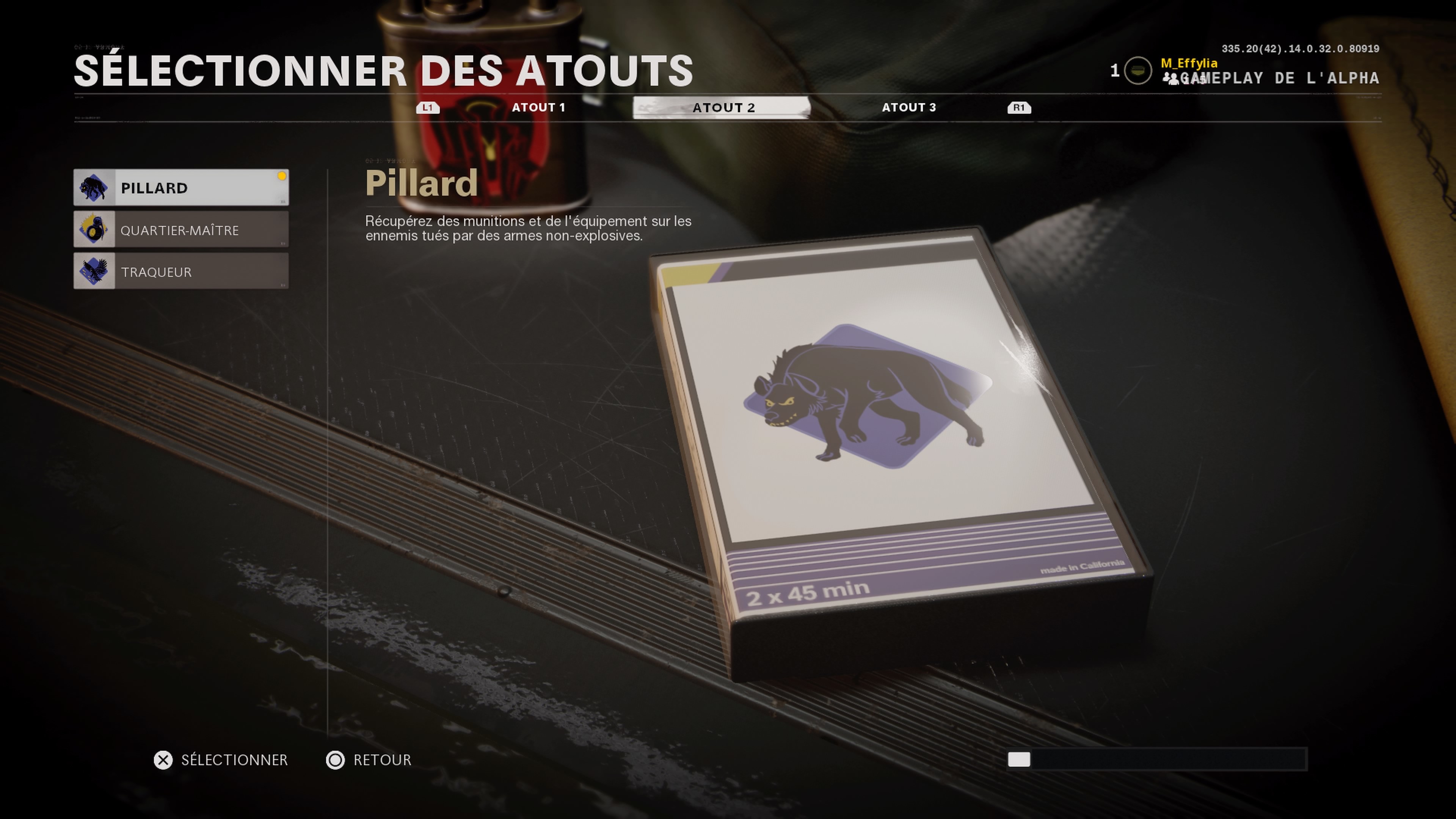Click the L1 shoulder button indicator
Screen dimensions: 1456x819
pos(427,107)
